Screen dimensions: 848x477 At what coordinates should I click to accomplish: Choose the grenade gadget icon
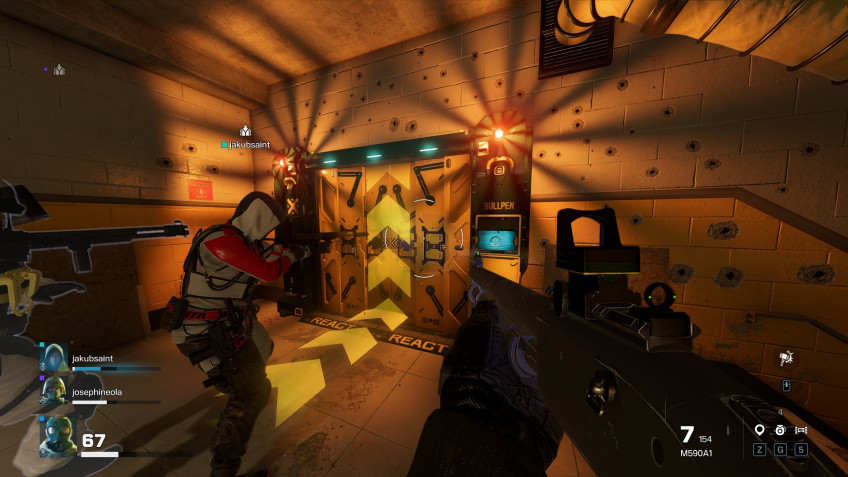[x=780, y=430]
